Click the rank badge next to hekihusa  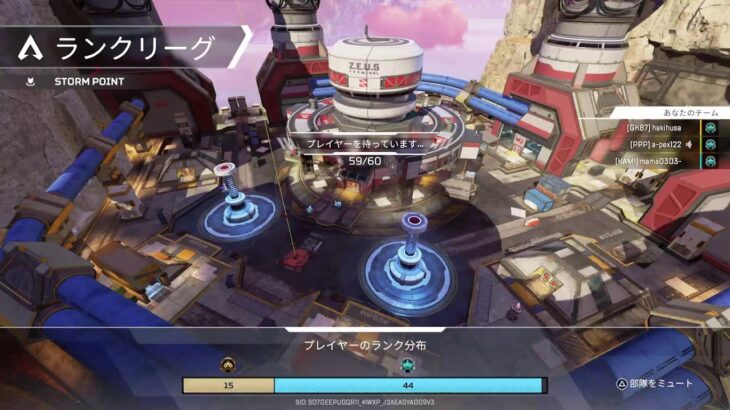[x=710, y=128]
